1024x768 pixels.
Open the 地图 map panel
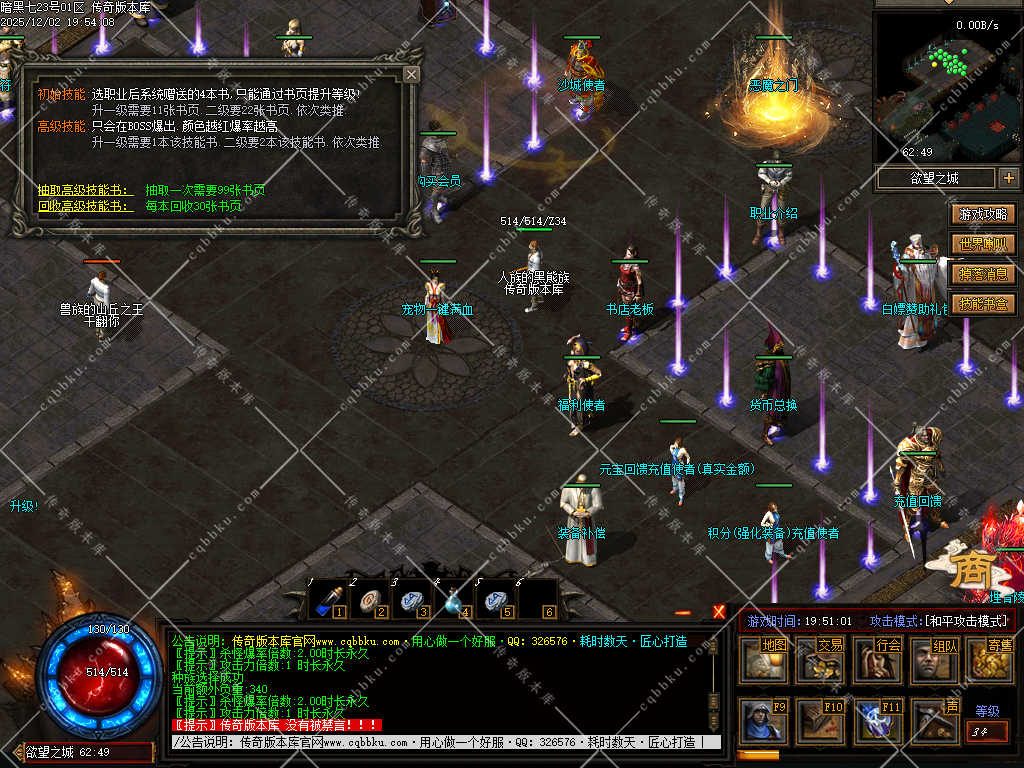[765, 661]
